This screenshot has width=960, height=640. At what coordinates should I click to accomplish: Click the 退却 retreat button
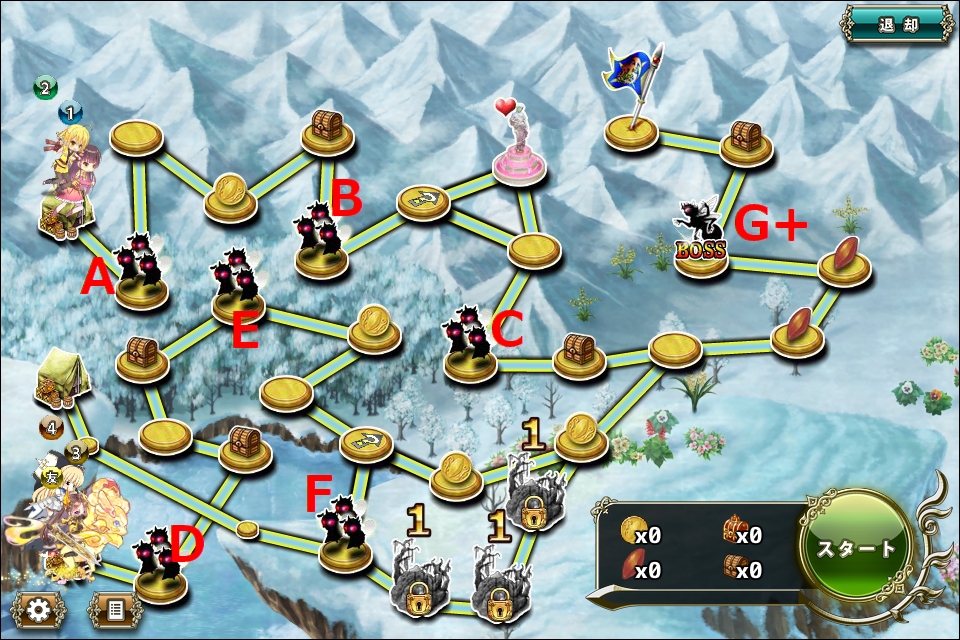coord(897,24)
